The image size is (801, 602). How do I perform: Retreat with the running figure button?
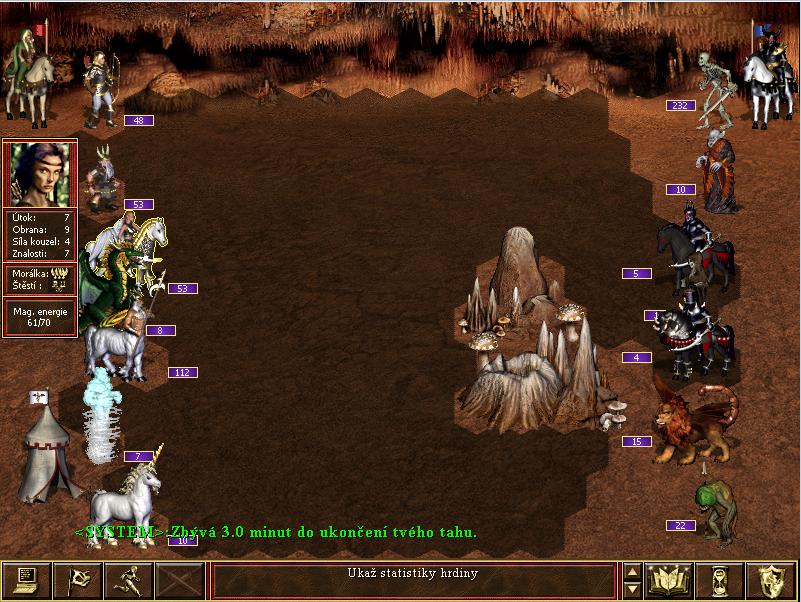[x=129, y=580]
